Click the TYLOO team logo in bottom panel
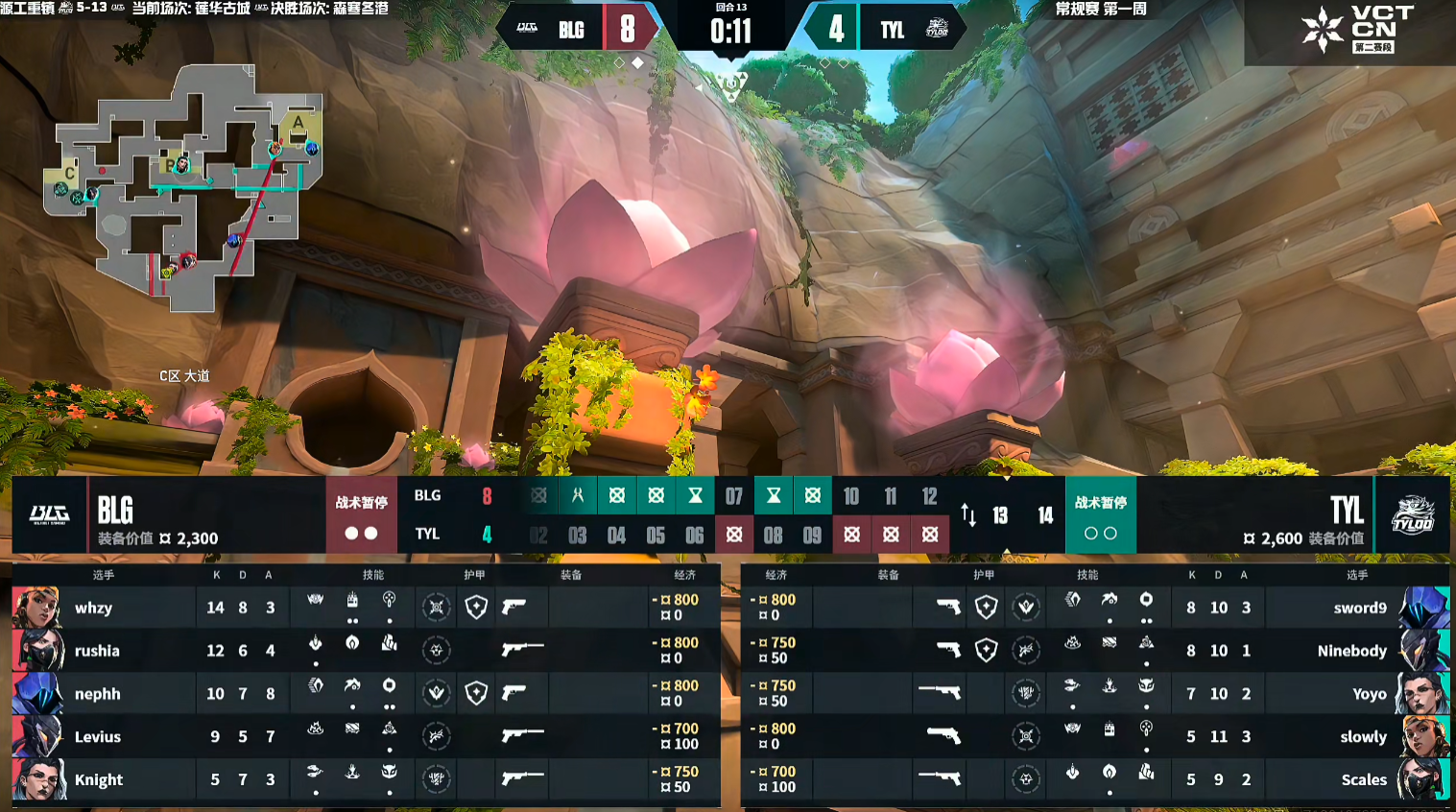Screen dimensions: 1456x812 [x=1412, y=515]
